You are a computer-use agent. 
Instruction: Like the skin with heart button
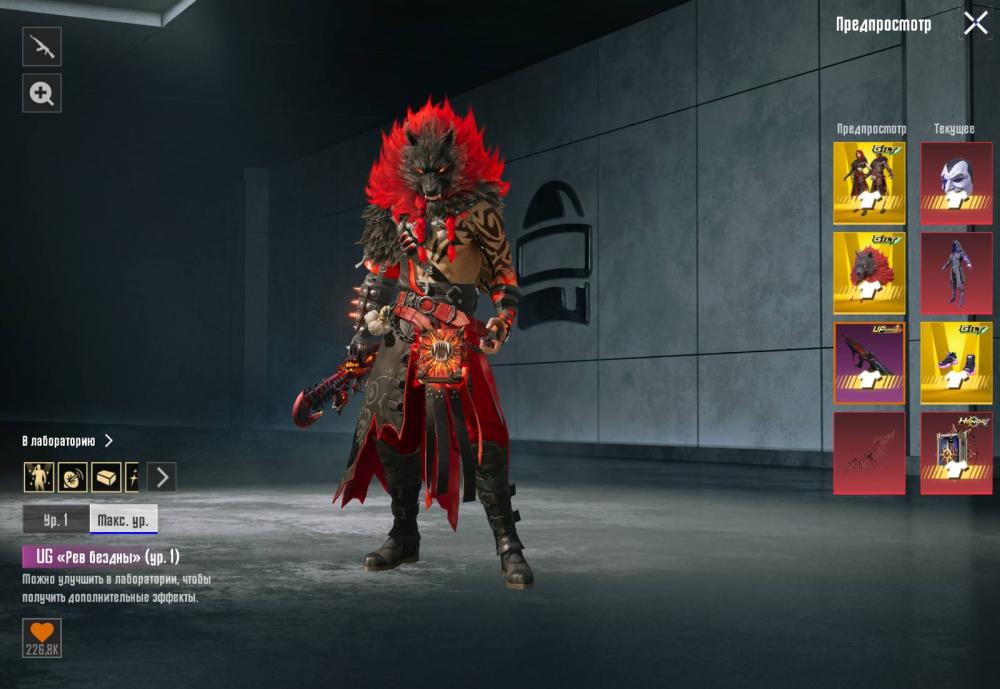point(42,638)
